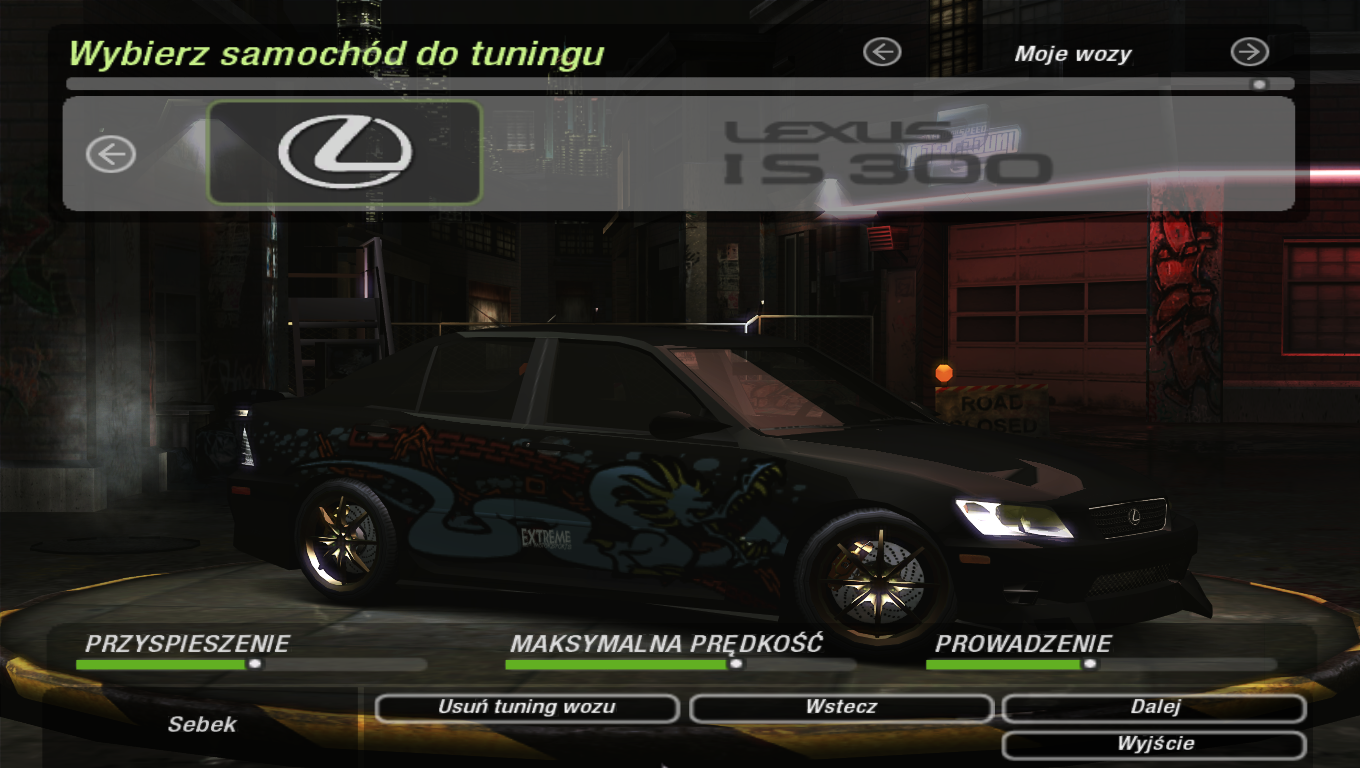Screen dimensions: 1360x768
Task: Exit via the Wyjście button
Action: pos(1154,745)
